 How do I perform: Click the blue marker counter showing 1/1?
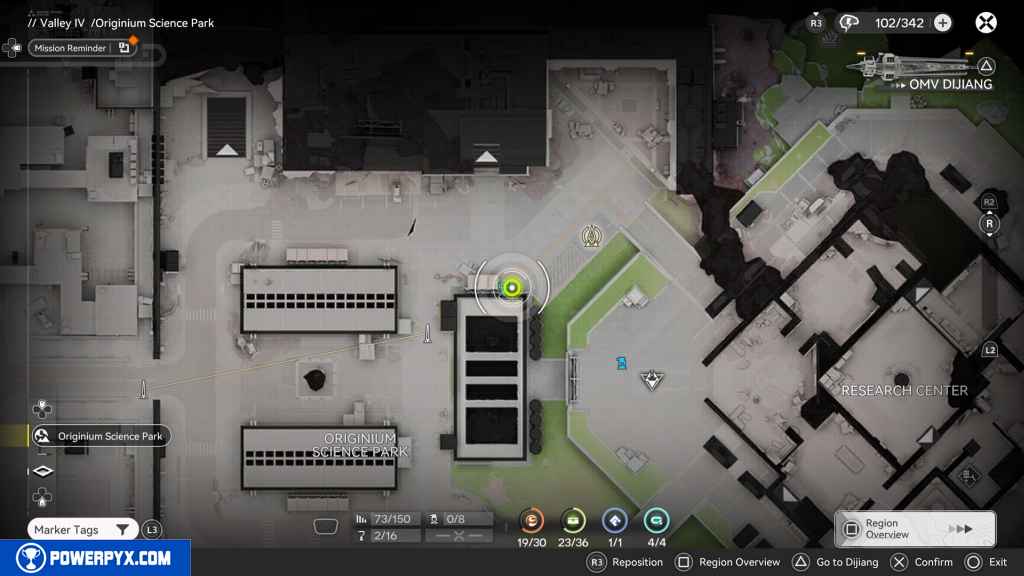(x=615, y=520)
